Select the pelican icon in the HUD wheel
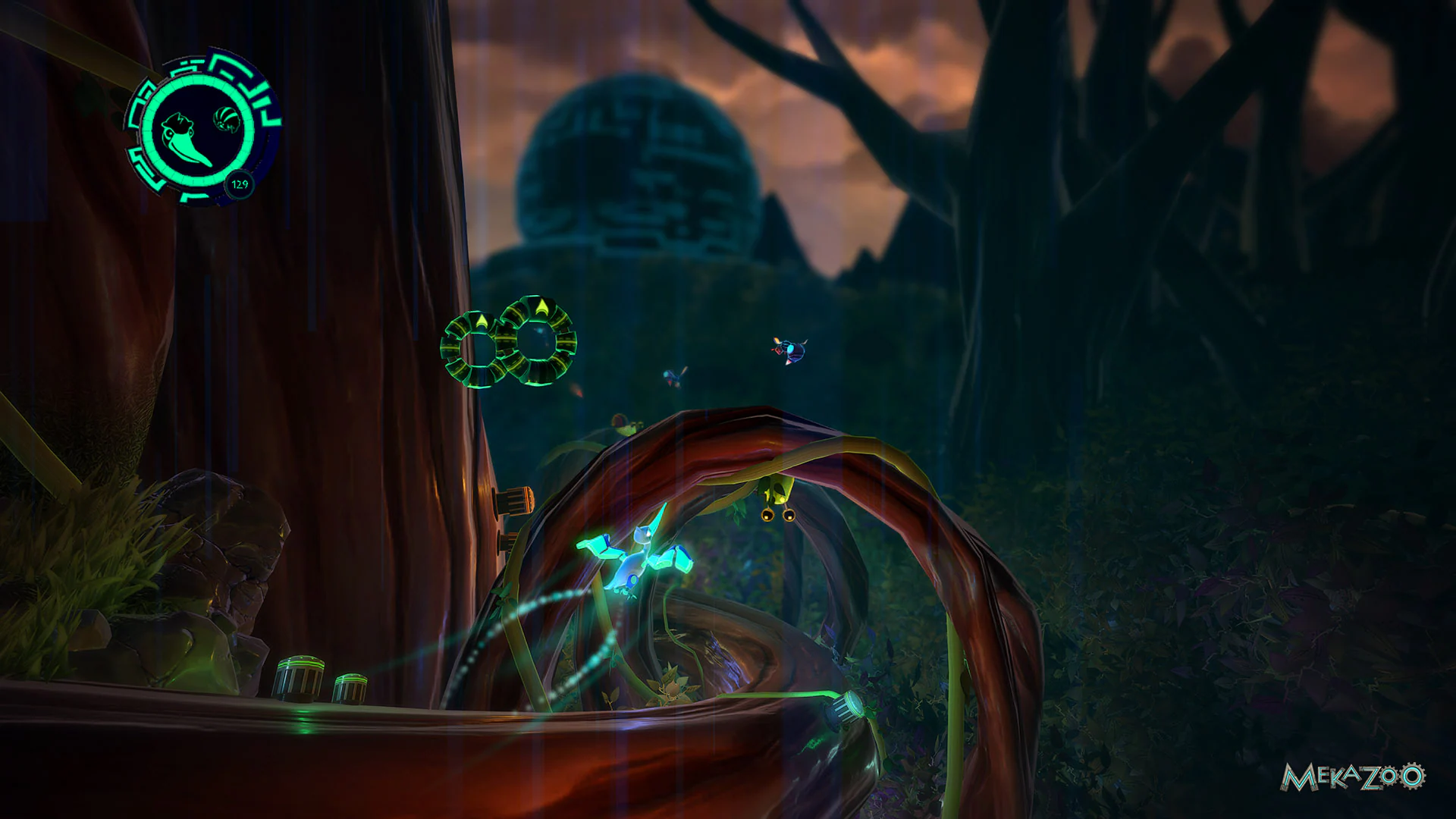Screen dimensions: 1456x819 click(186, 136)
